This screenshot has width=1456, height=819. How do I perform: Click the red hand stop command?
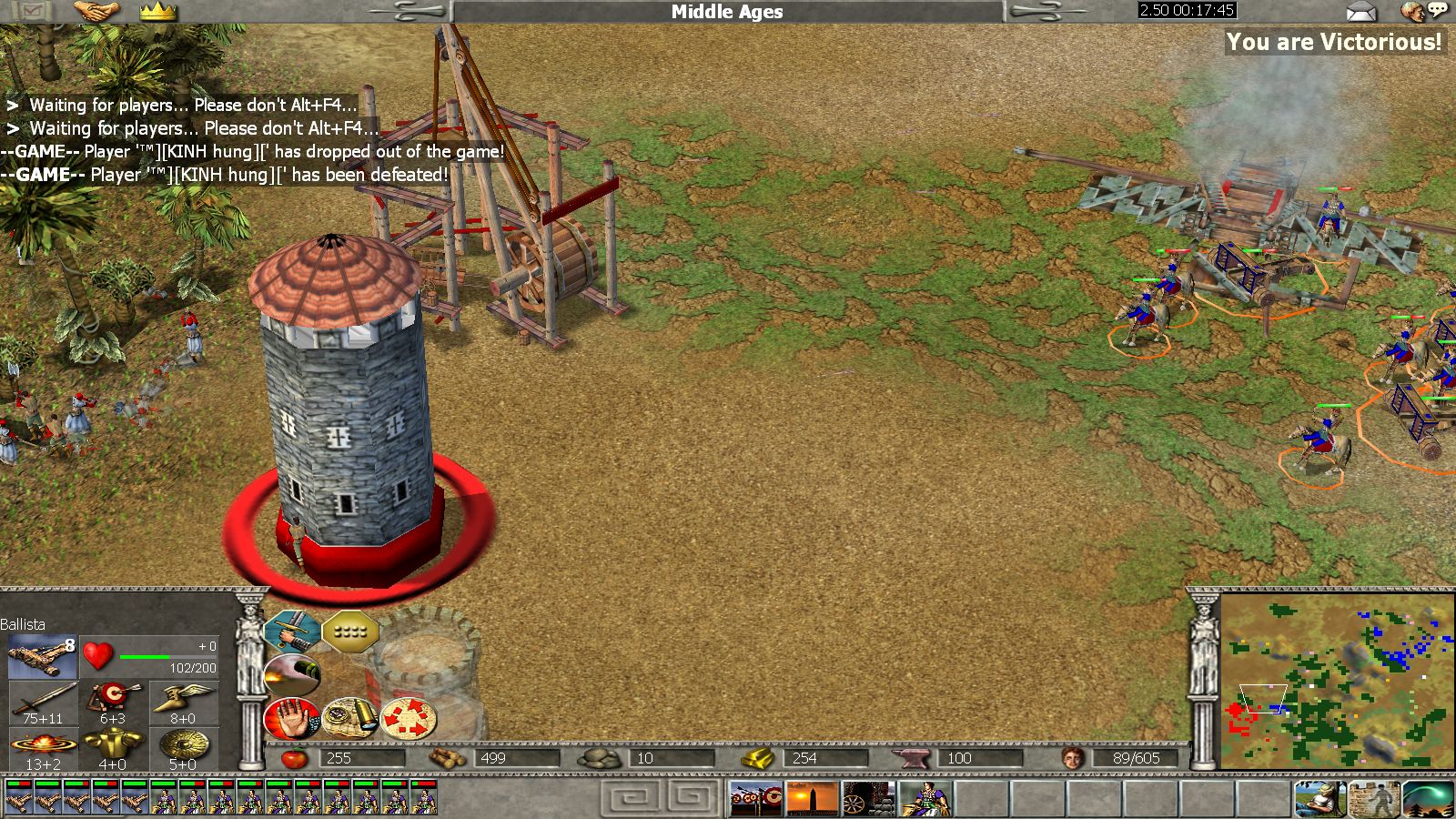(x=292, y=718)
